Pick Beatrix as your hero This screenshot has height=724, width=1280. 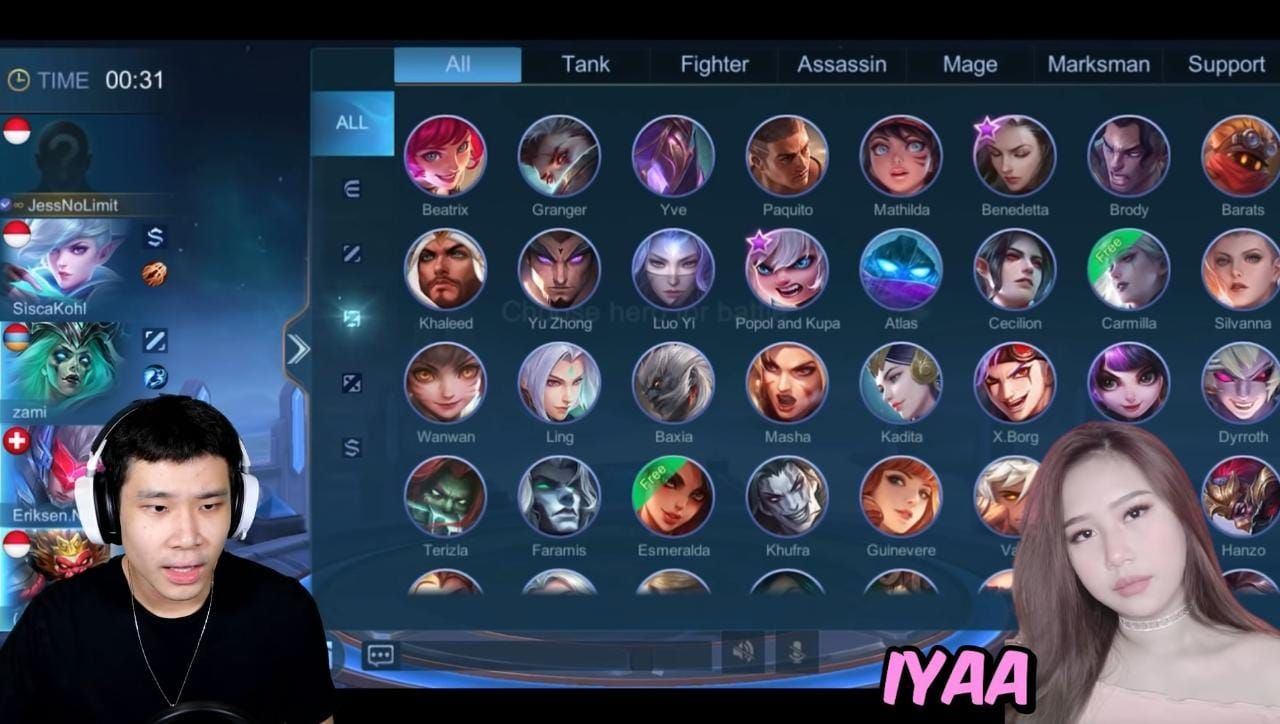tap(445, 156)
